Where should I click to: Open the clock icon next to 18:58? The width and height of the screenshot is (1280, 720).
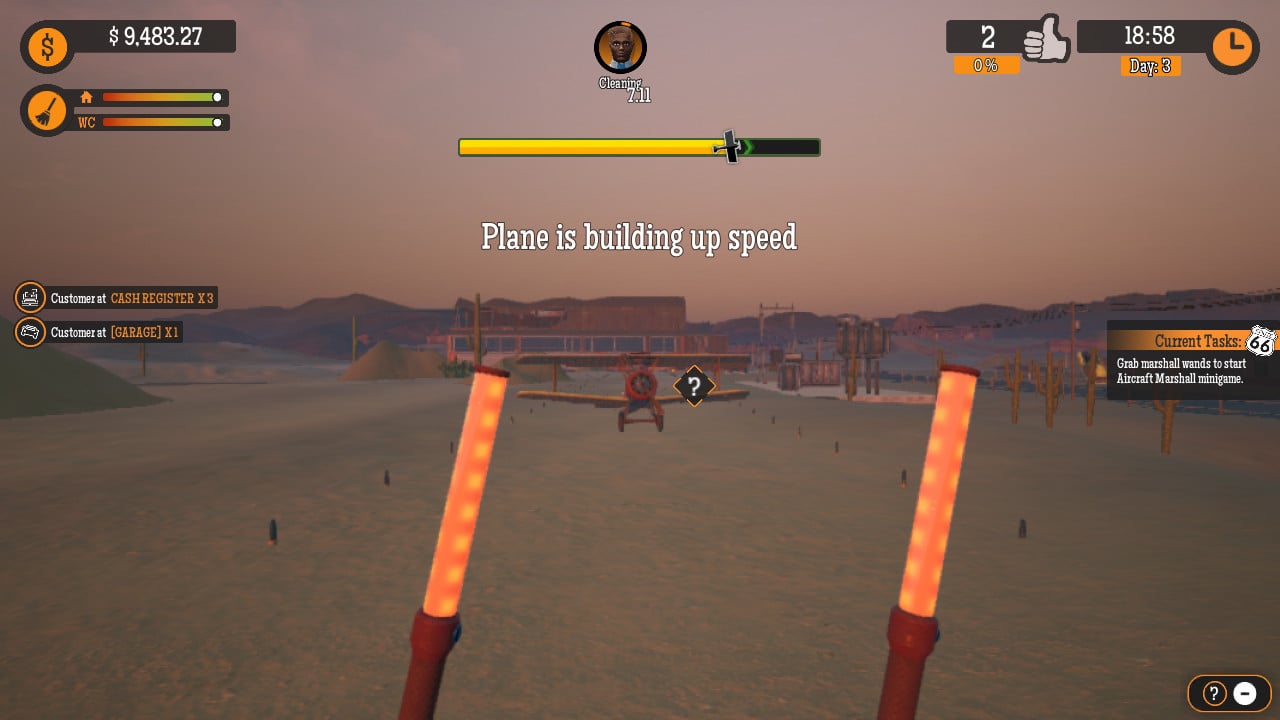(x=1232, y=46)
